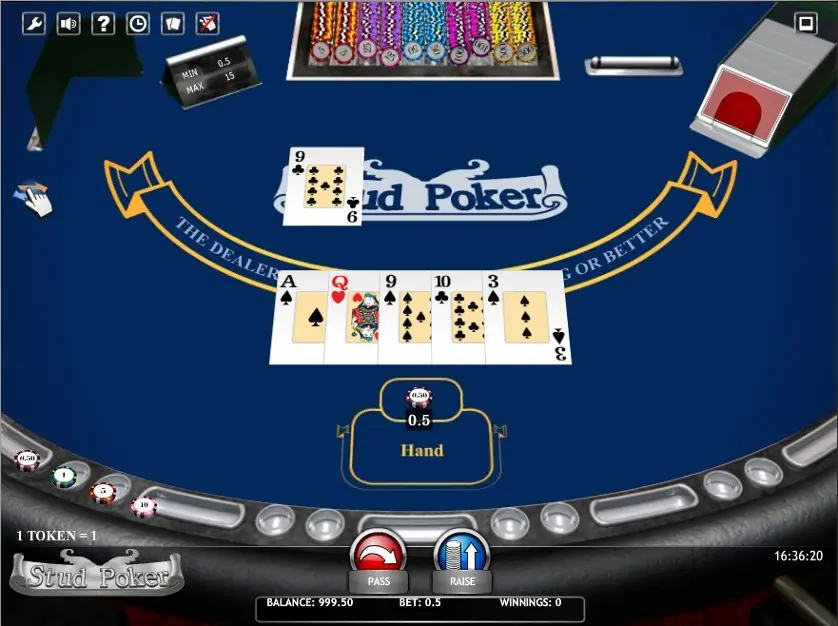
Task: Open the wrench settings icon
Action: (34, 24)
